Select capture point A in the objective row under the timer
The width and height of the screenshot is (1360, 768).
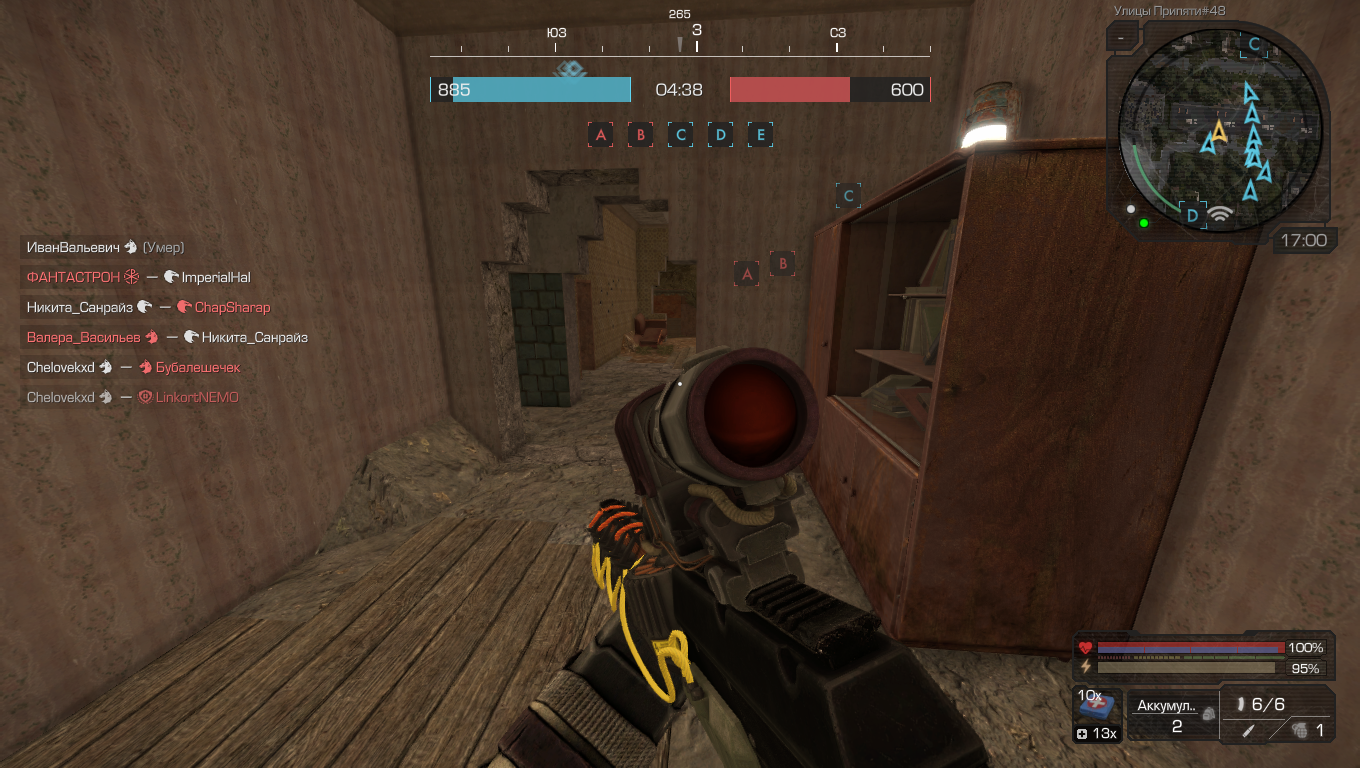pyautogui.click(x=600, y=135)
